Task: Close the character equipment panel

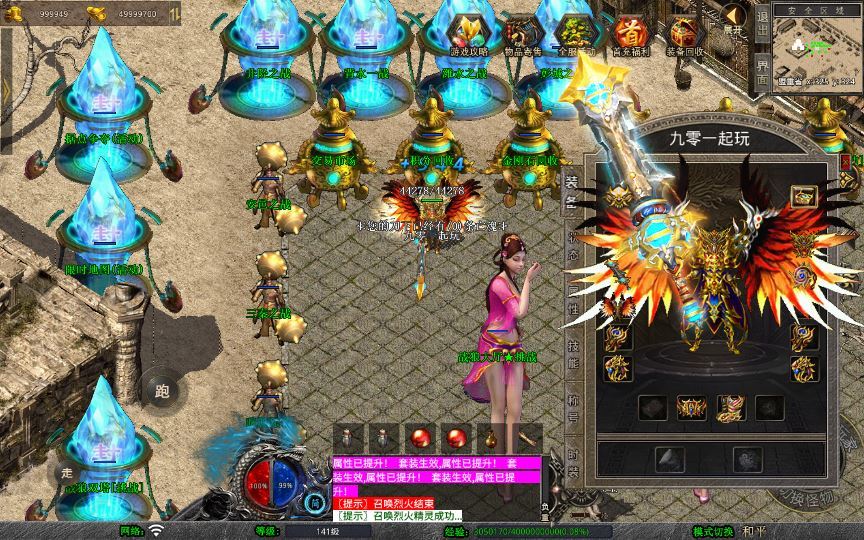Action: [846, 160]
